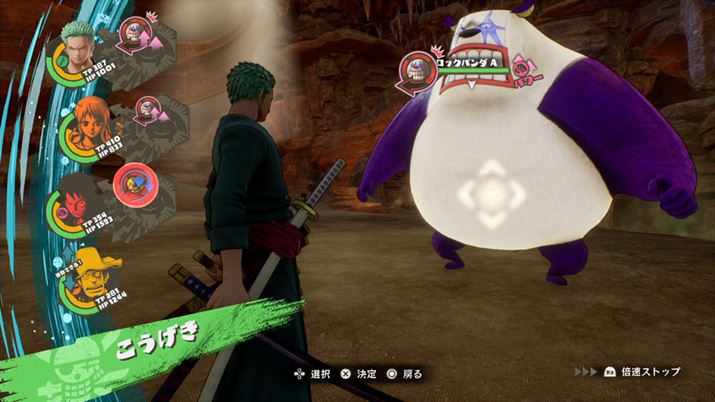Image resolution: width=715 pixels, height=402 pixels.
Task: Choose Nami's party portrait
Action: [x=85, y=126]
